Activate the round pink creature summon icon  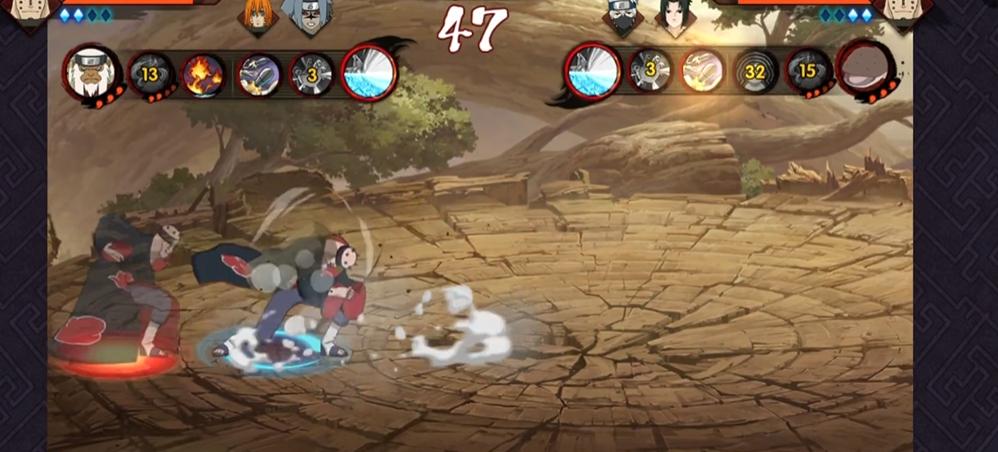[864, 69]
